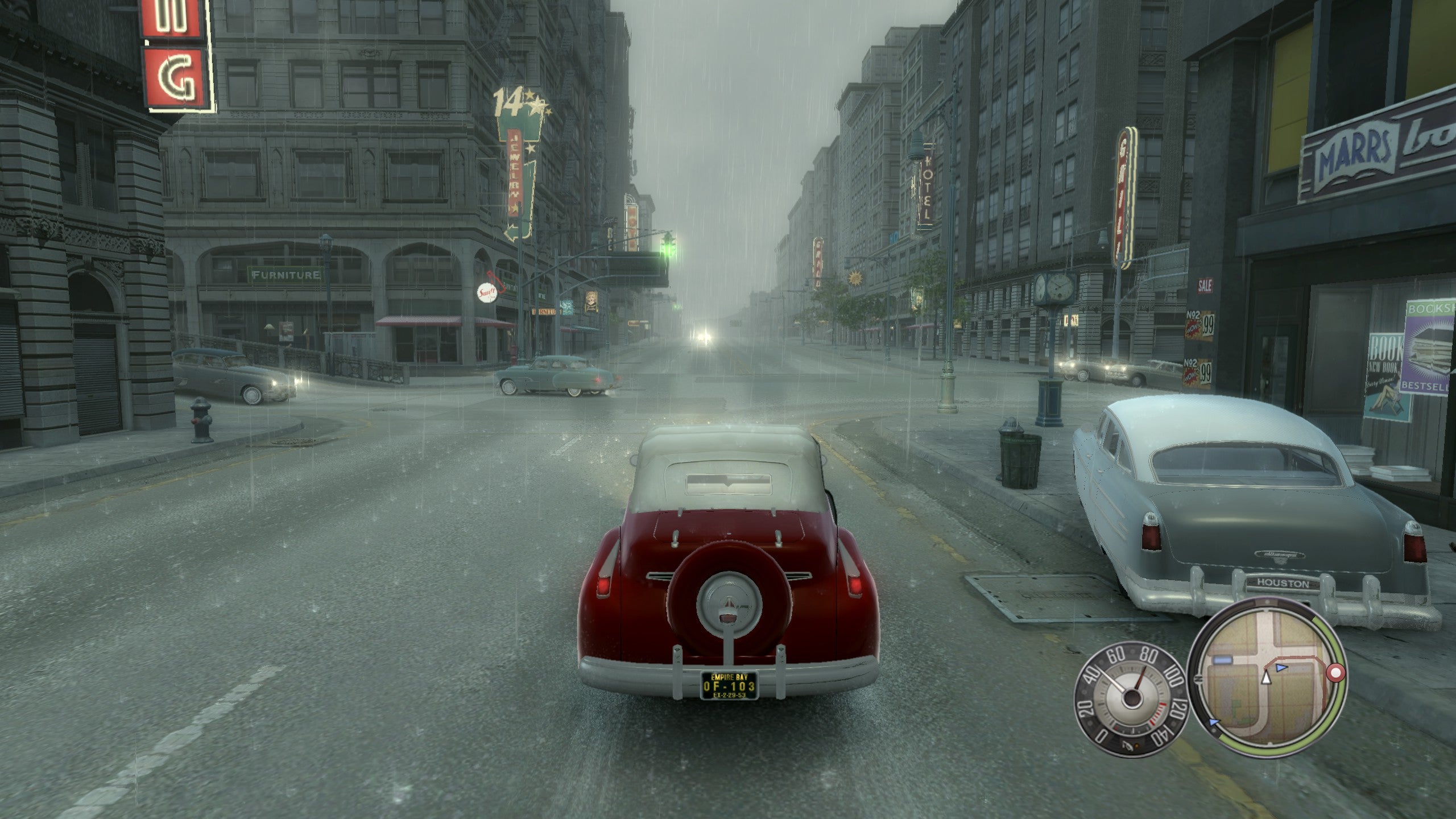
Task: Select the blue rectangle marker on the minimap
Action: tap(1223, 660)
